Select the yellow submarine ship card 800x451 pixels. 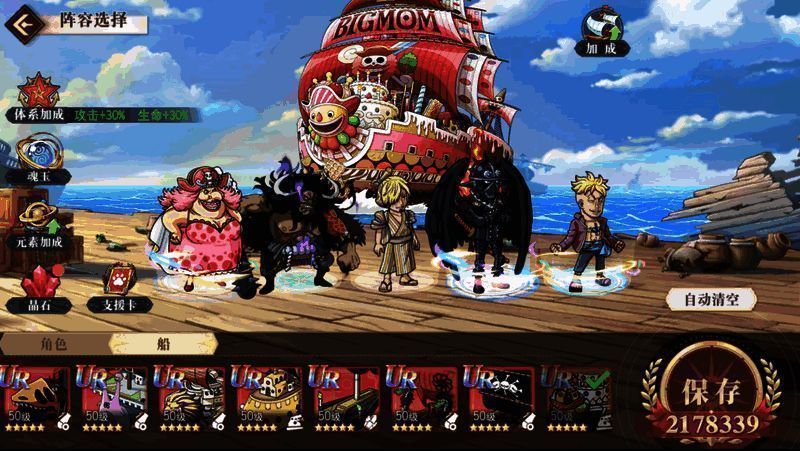267,396
